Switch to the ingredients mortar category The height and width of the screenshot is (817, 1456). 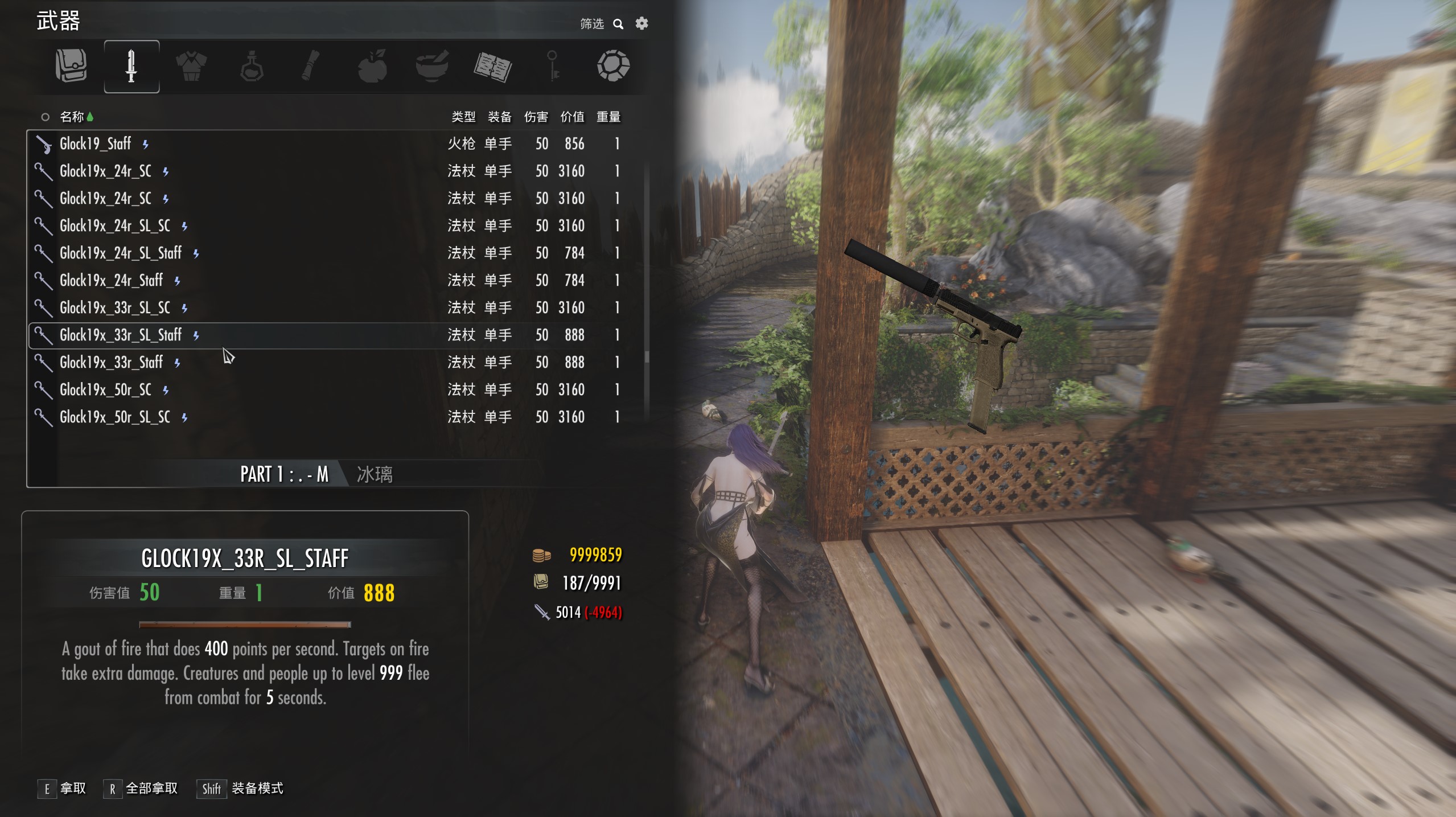[x=432, y=66]
